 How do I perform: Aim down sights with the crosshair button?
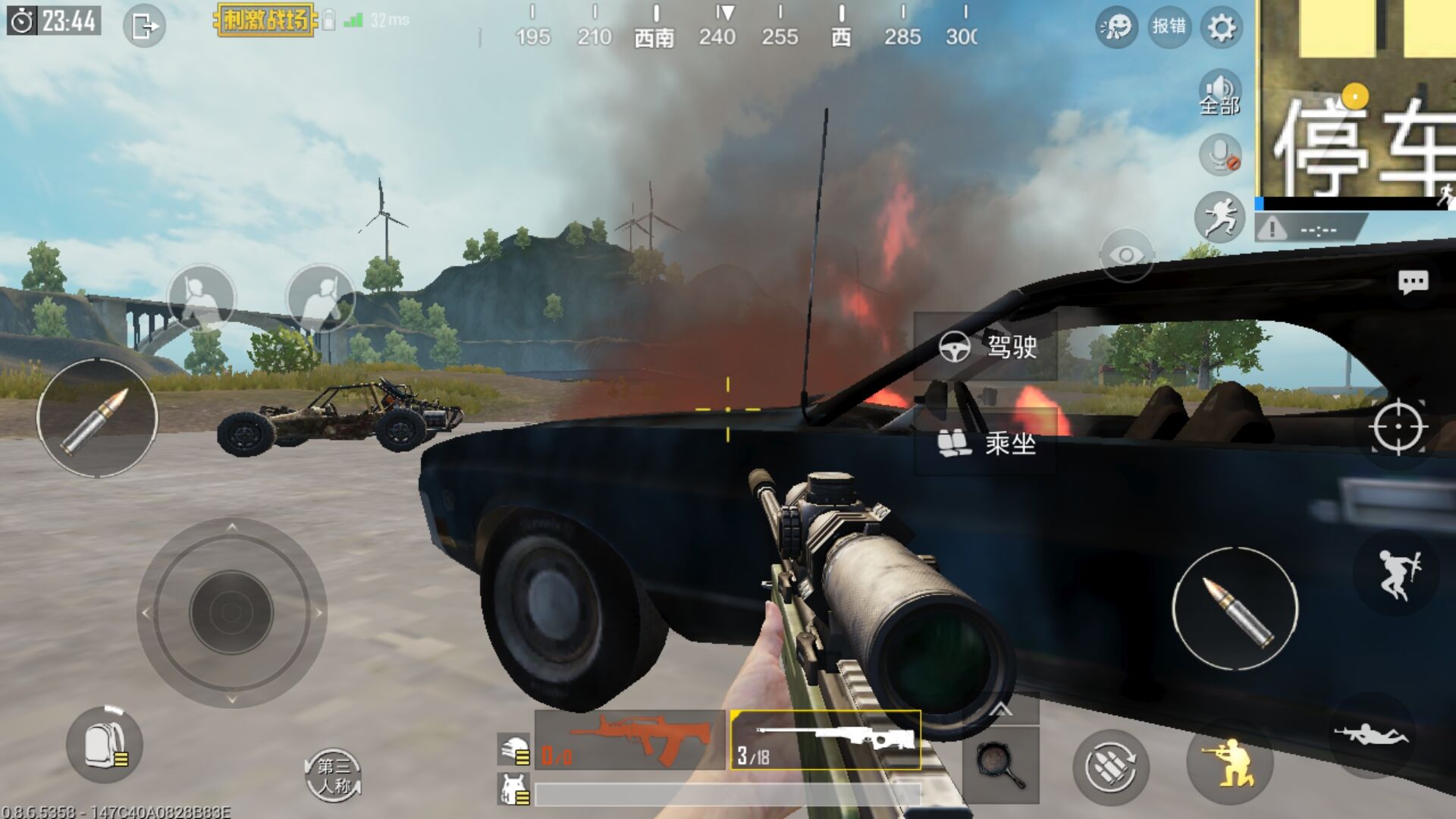[1398, 428]
